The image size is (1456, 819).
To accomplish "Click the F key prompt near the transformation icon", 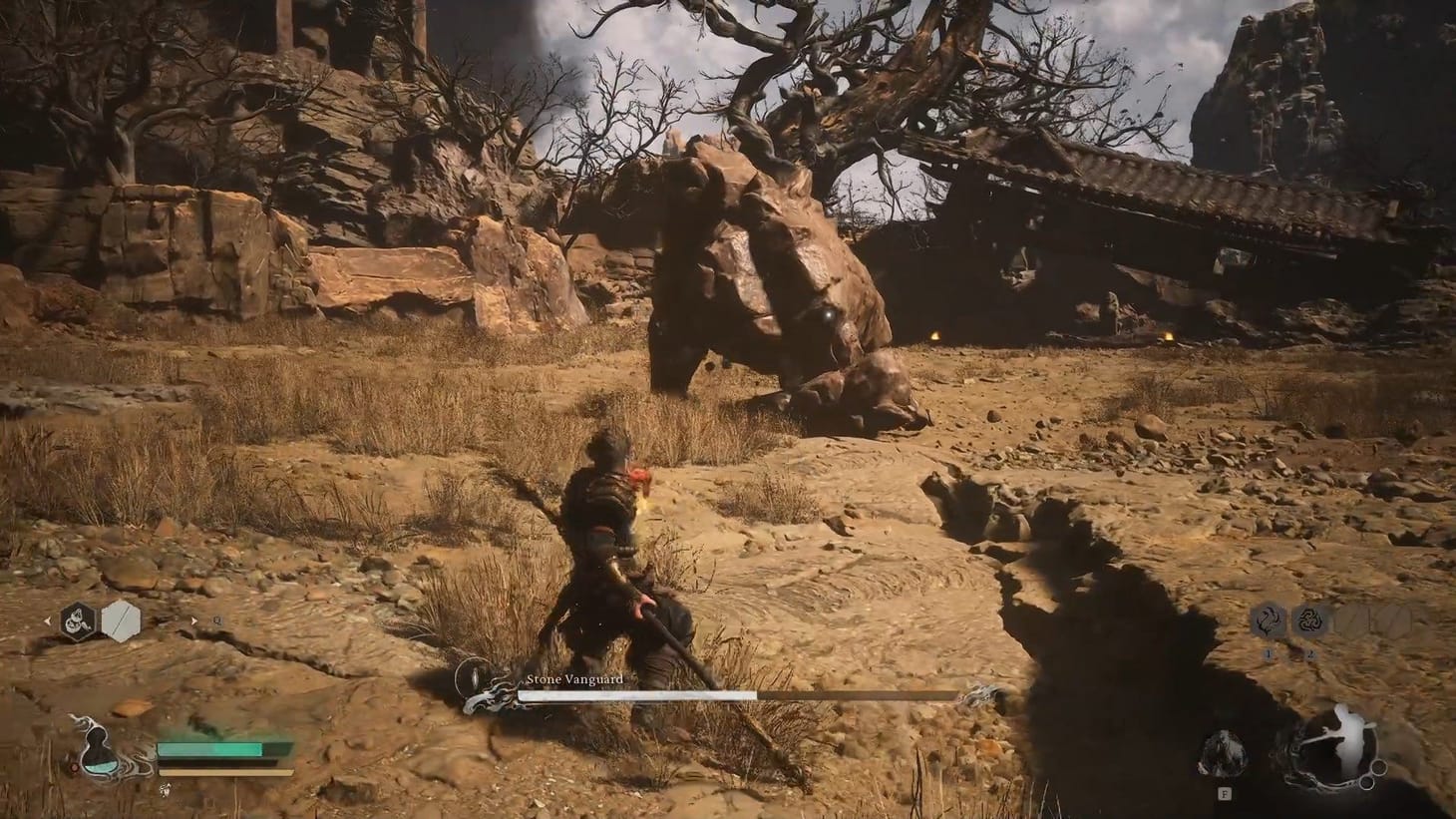I will click(x=1225, y=794).
